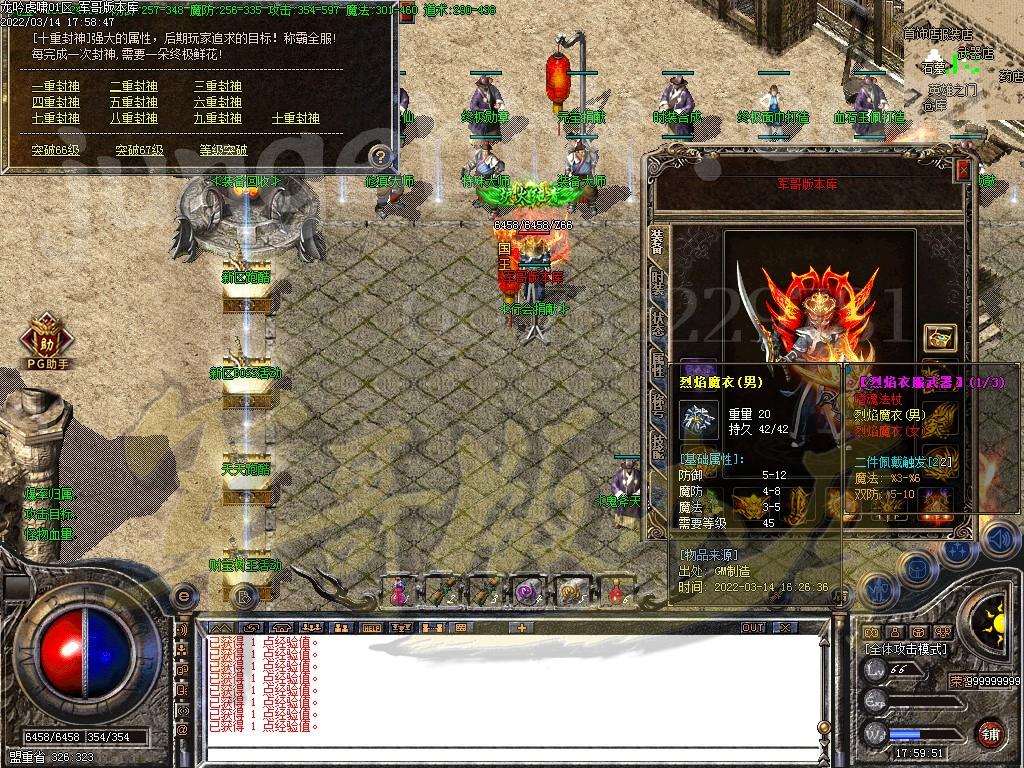Choose the 一重封神 option
This screenshot has height=768, width=1024.
(x=55, y=87)
